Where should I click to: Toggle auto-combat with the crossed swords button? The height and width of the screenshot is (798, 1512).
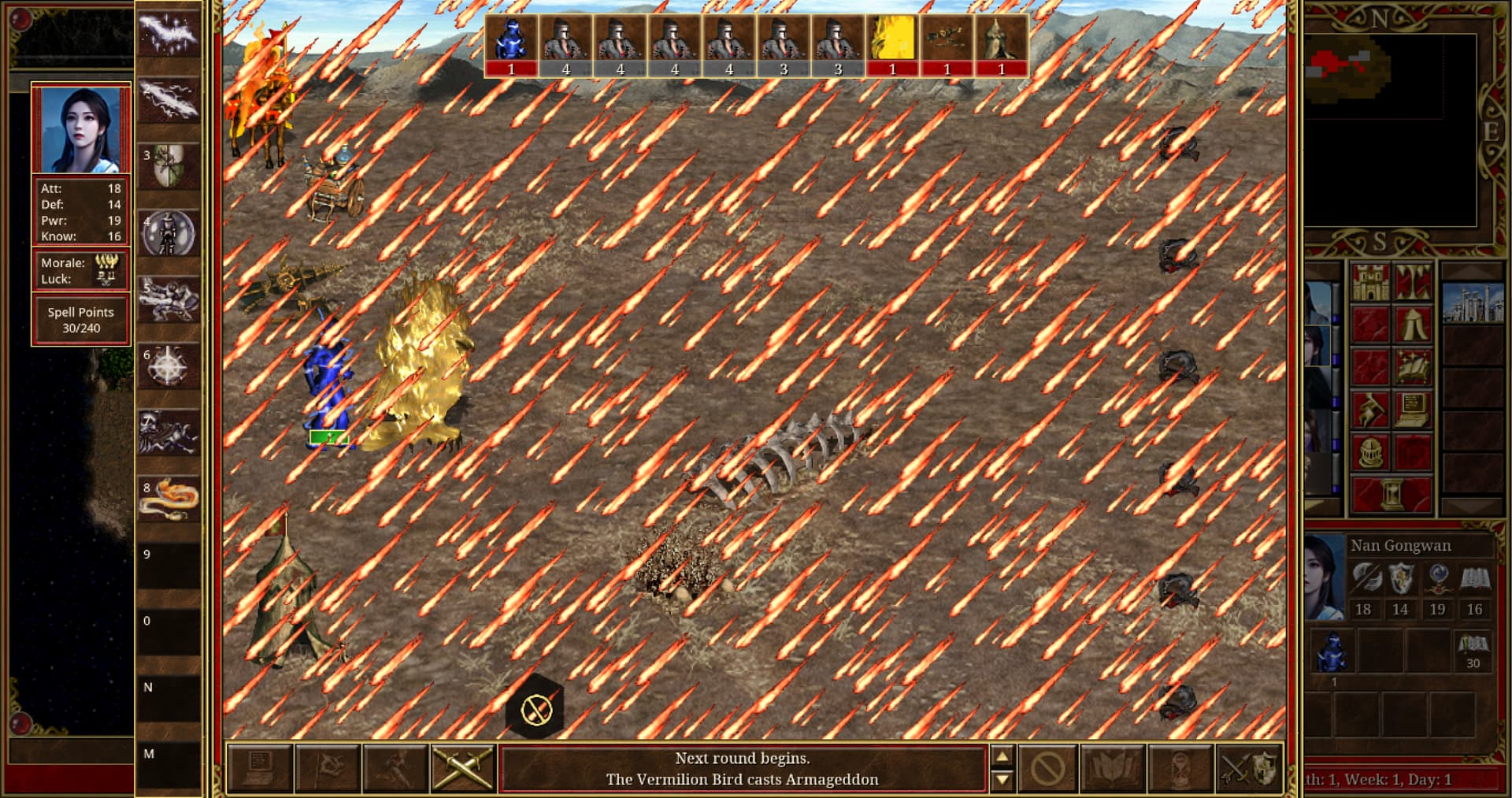[x=463, y=767]
